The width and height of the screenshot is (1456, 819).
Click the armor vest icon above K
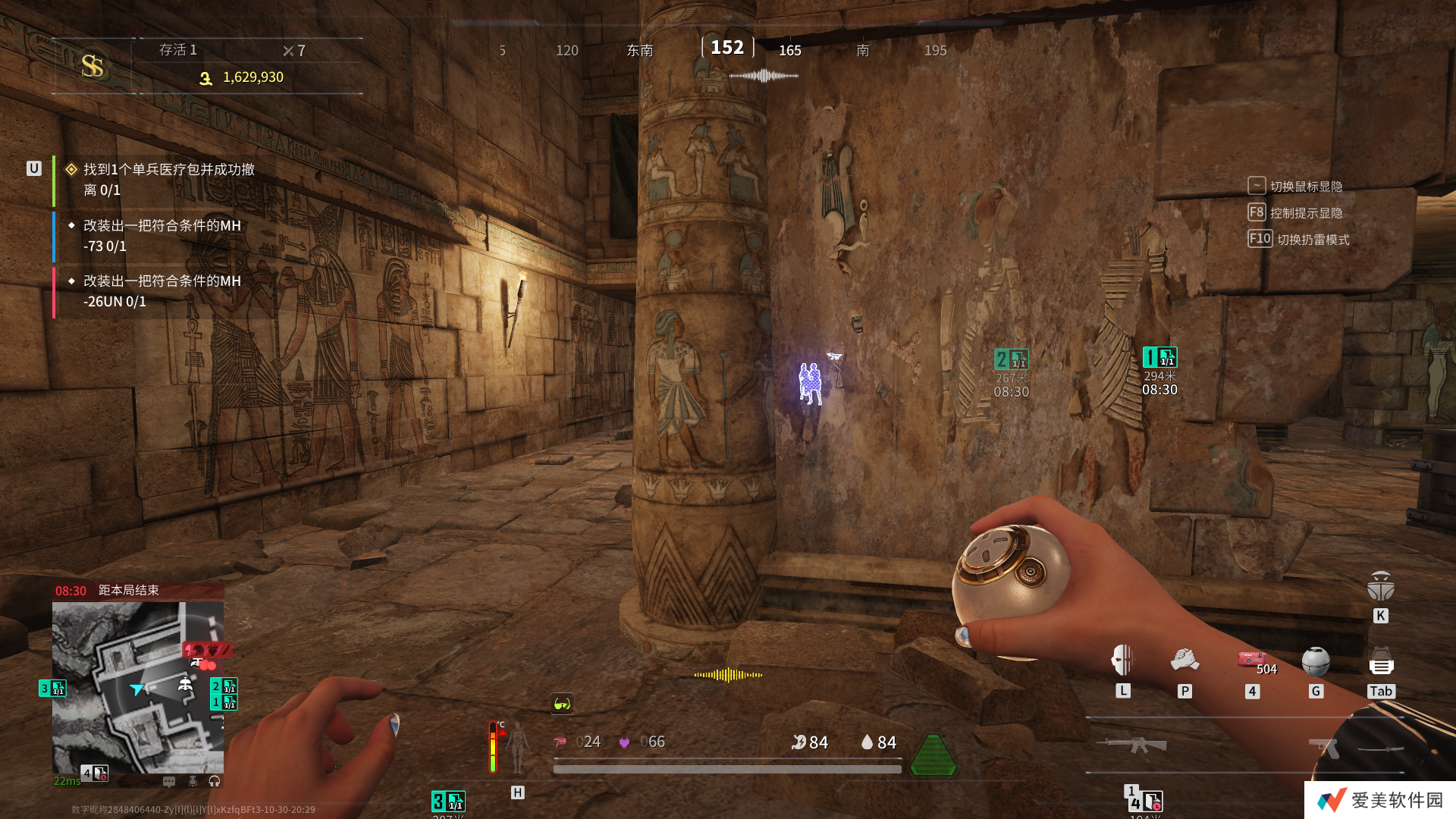(x=1381, y=586)
